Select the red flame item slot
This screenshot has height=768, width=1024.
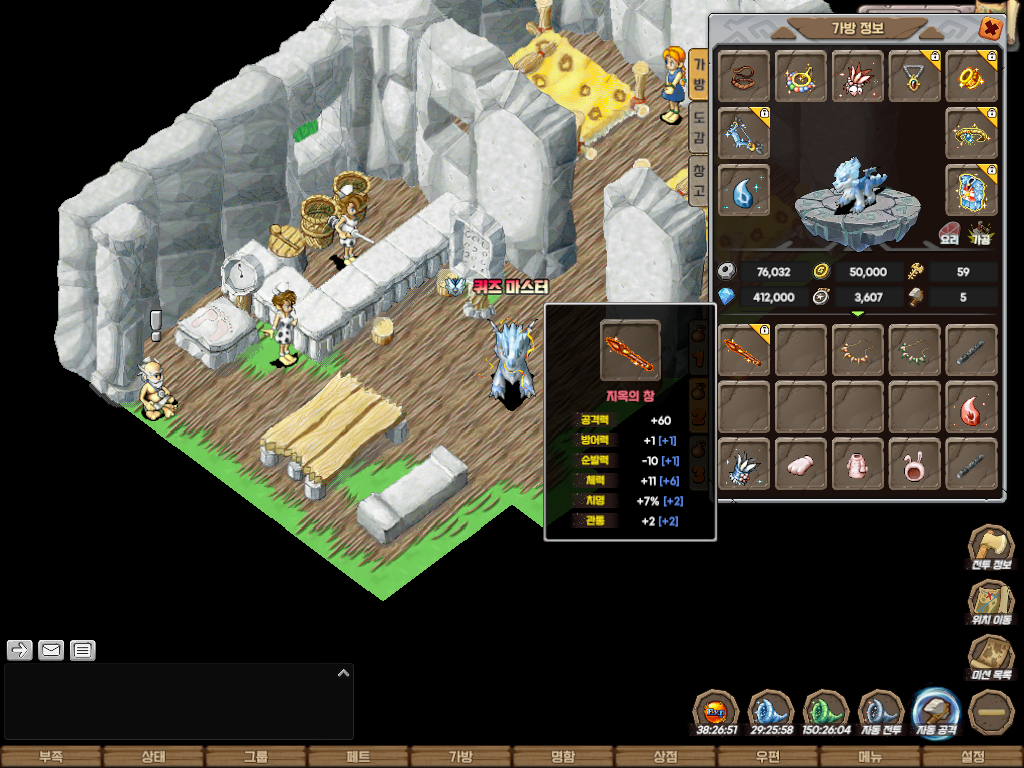971,408
